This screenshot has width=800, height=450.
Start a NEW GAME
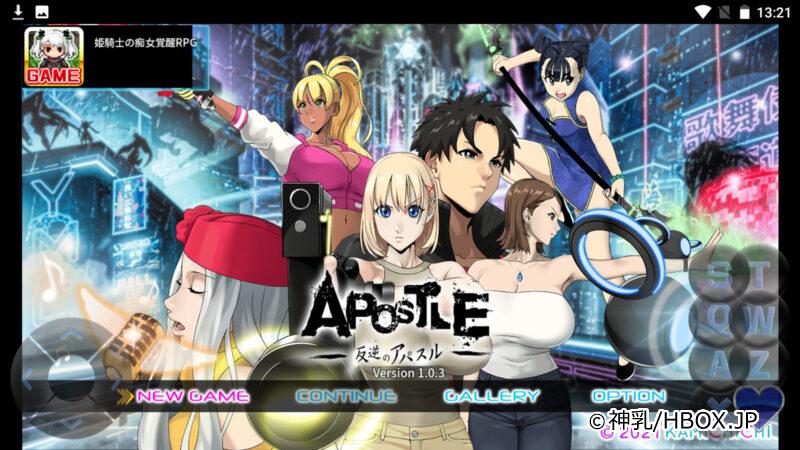click(x=192, y=396)
